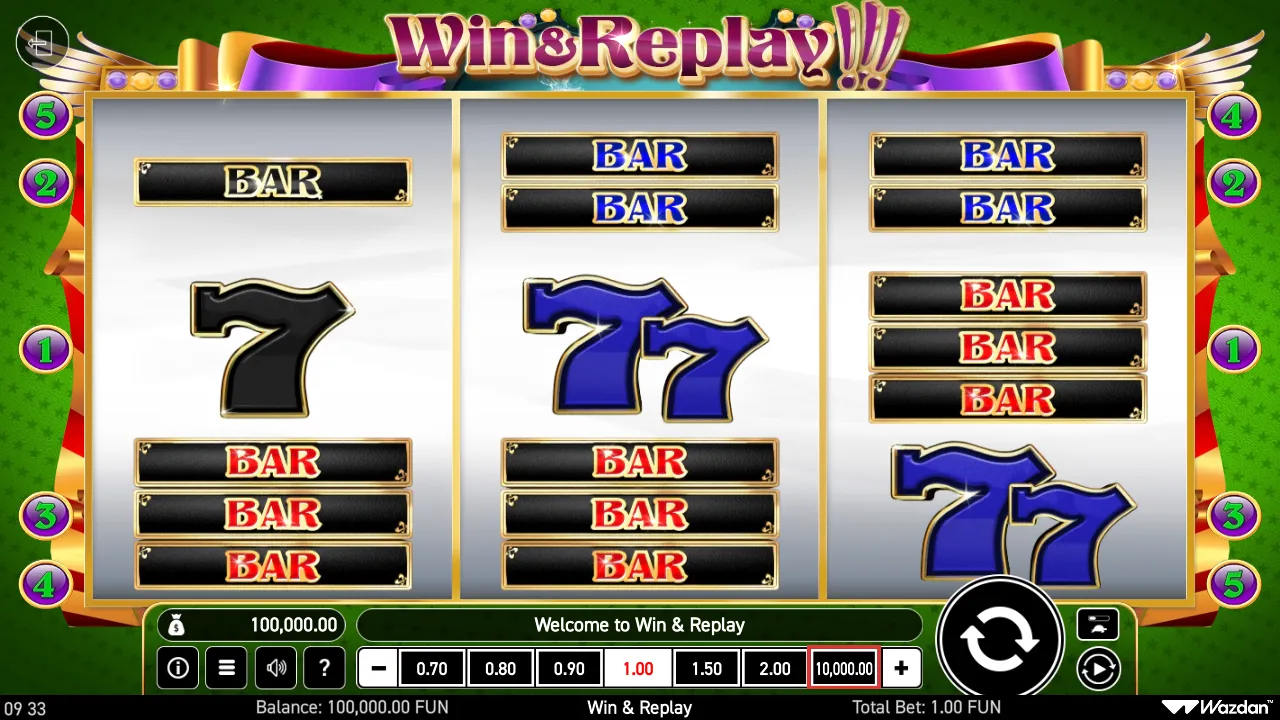Spin the reels with the large spin button
1280x720 pixels.
coord(1000,638)
